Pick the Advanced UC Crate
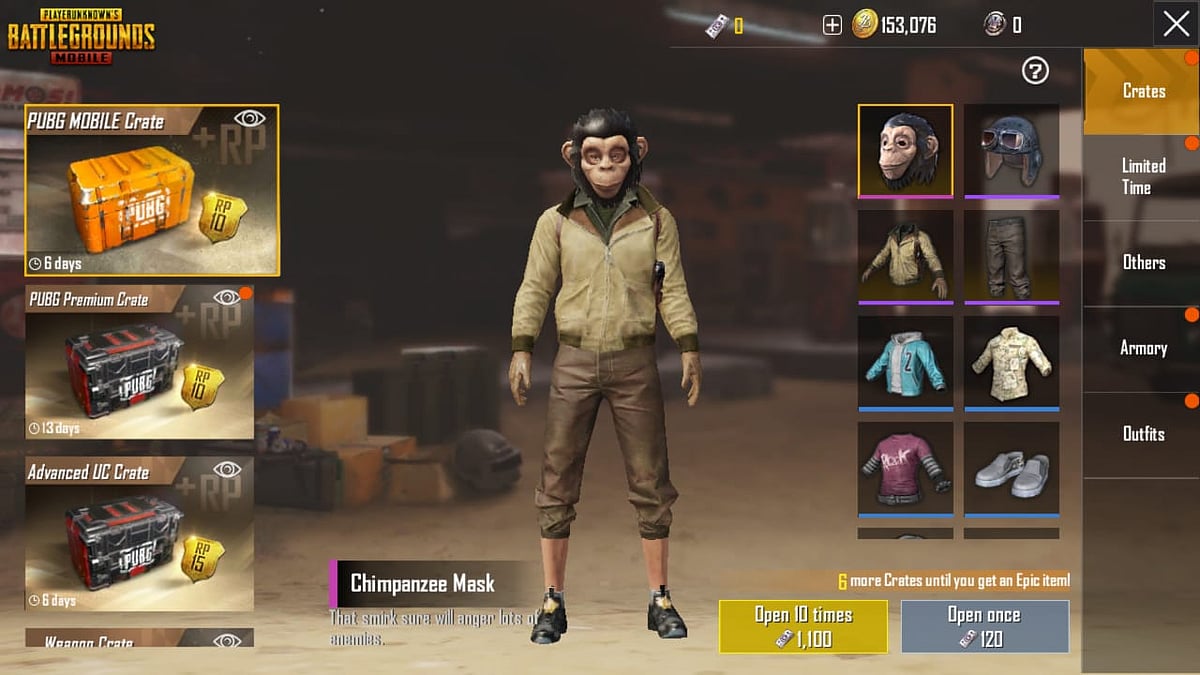 139,534
